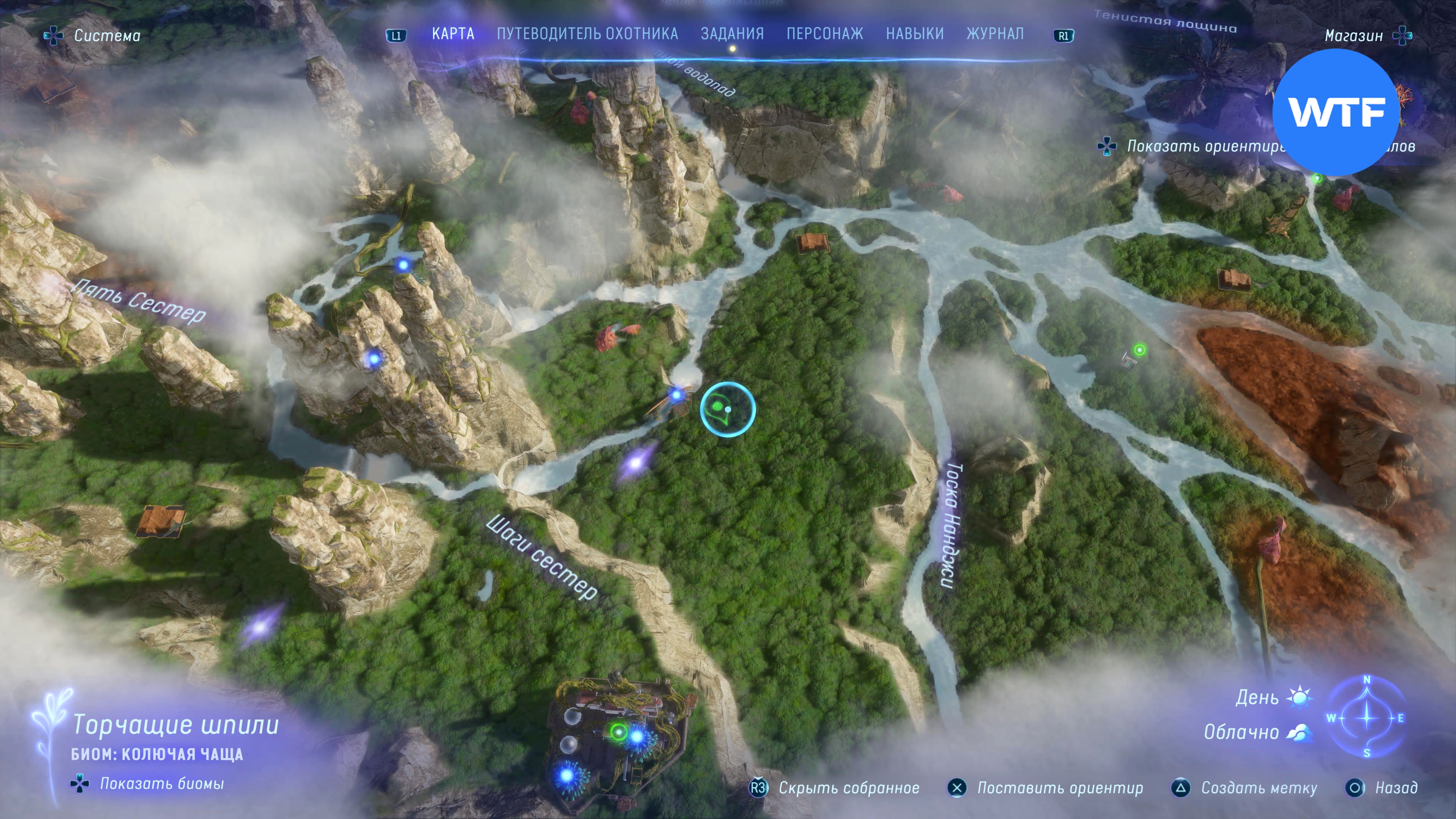Open the ПЕРСОНАЖ tab
Screen dimensions: 1456x819
(825, 34)
